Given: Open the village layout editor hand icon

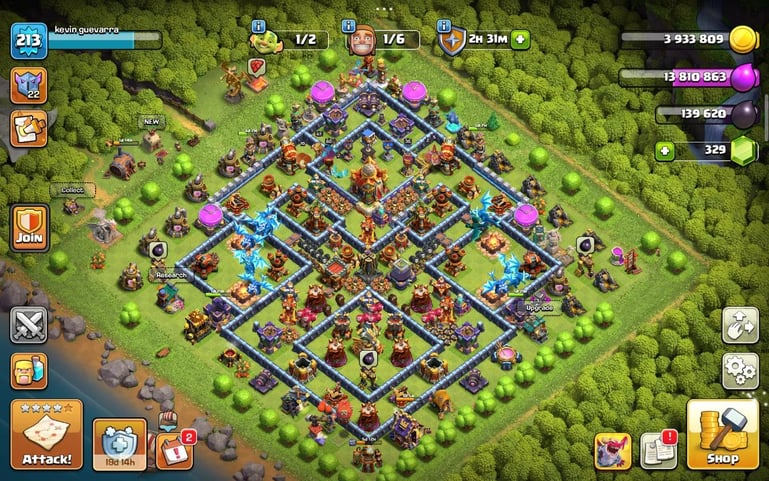Looking at the screenshot, I should point(739,325).
